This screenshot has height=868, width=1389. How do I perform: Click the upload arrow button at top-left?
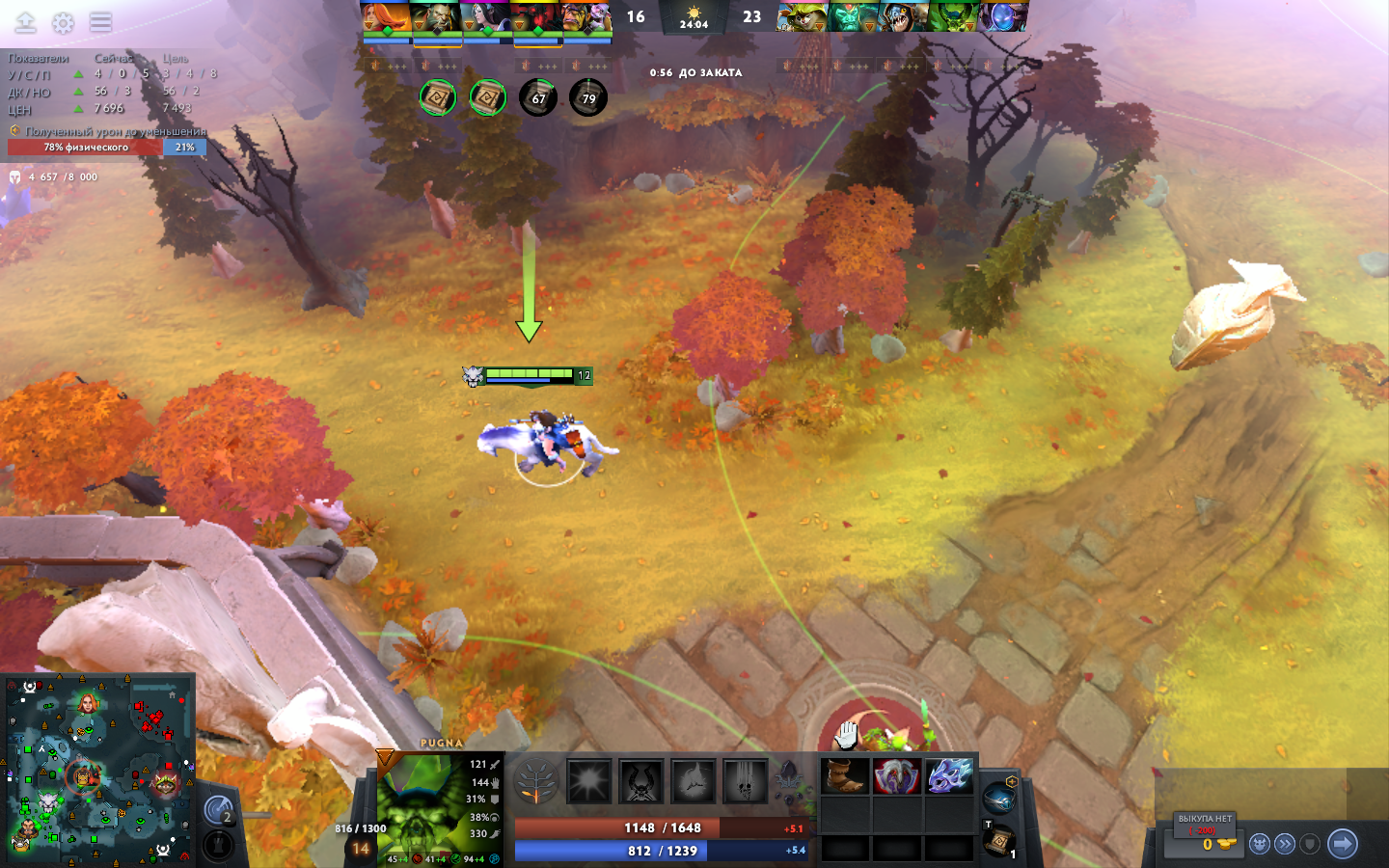point(26,22)
